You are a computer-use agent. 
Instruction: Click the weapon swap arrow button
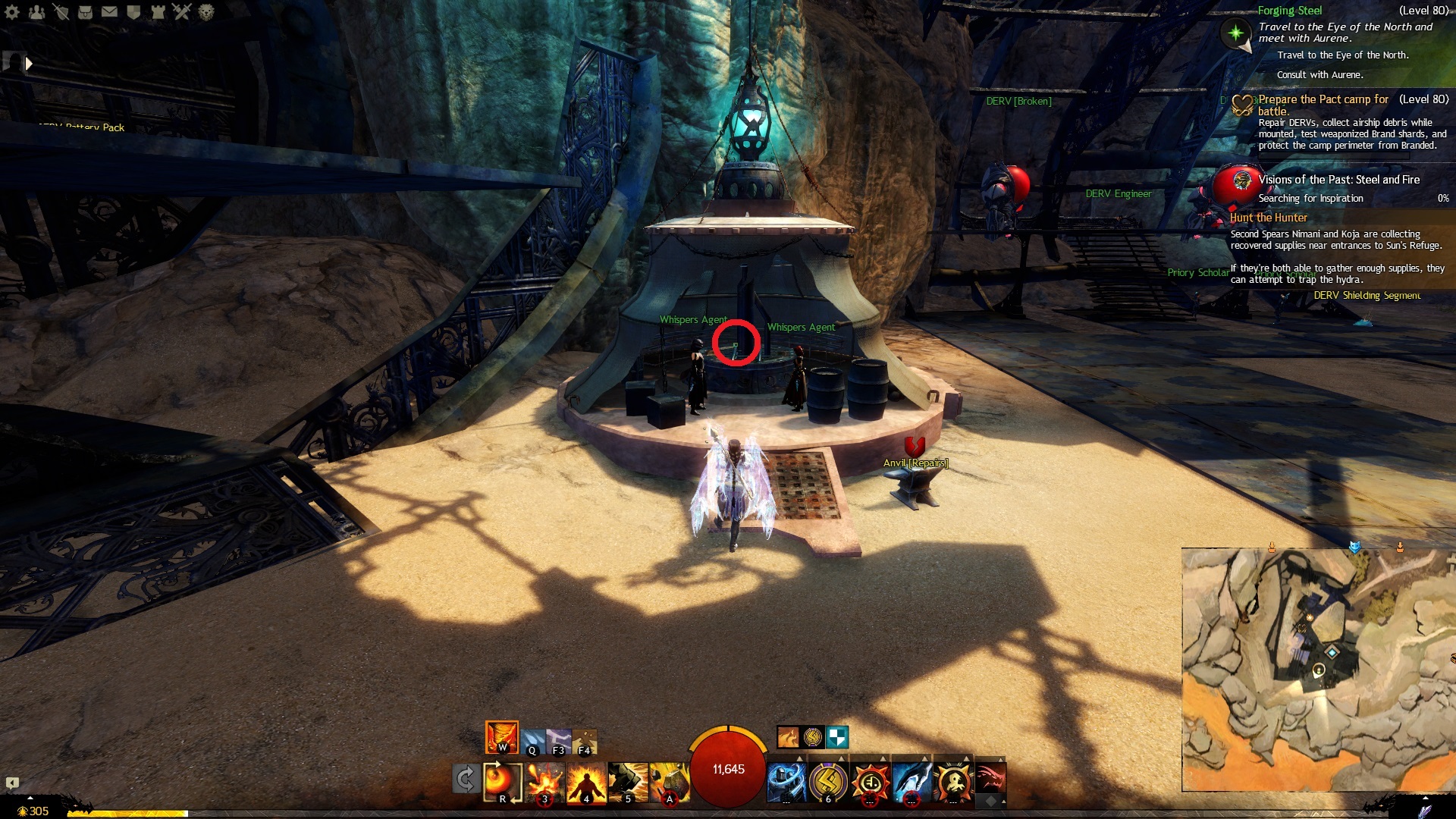466,779
